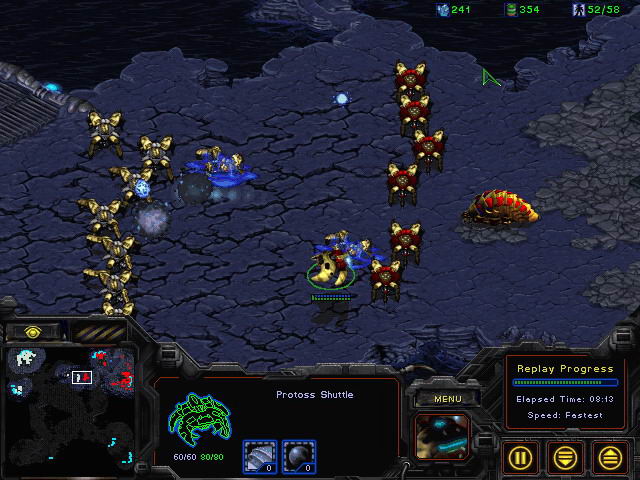640x480 pixels.
Task: Select the Protoss Shuttle wireframe
Action: [x=199, y=420]
